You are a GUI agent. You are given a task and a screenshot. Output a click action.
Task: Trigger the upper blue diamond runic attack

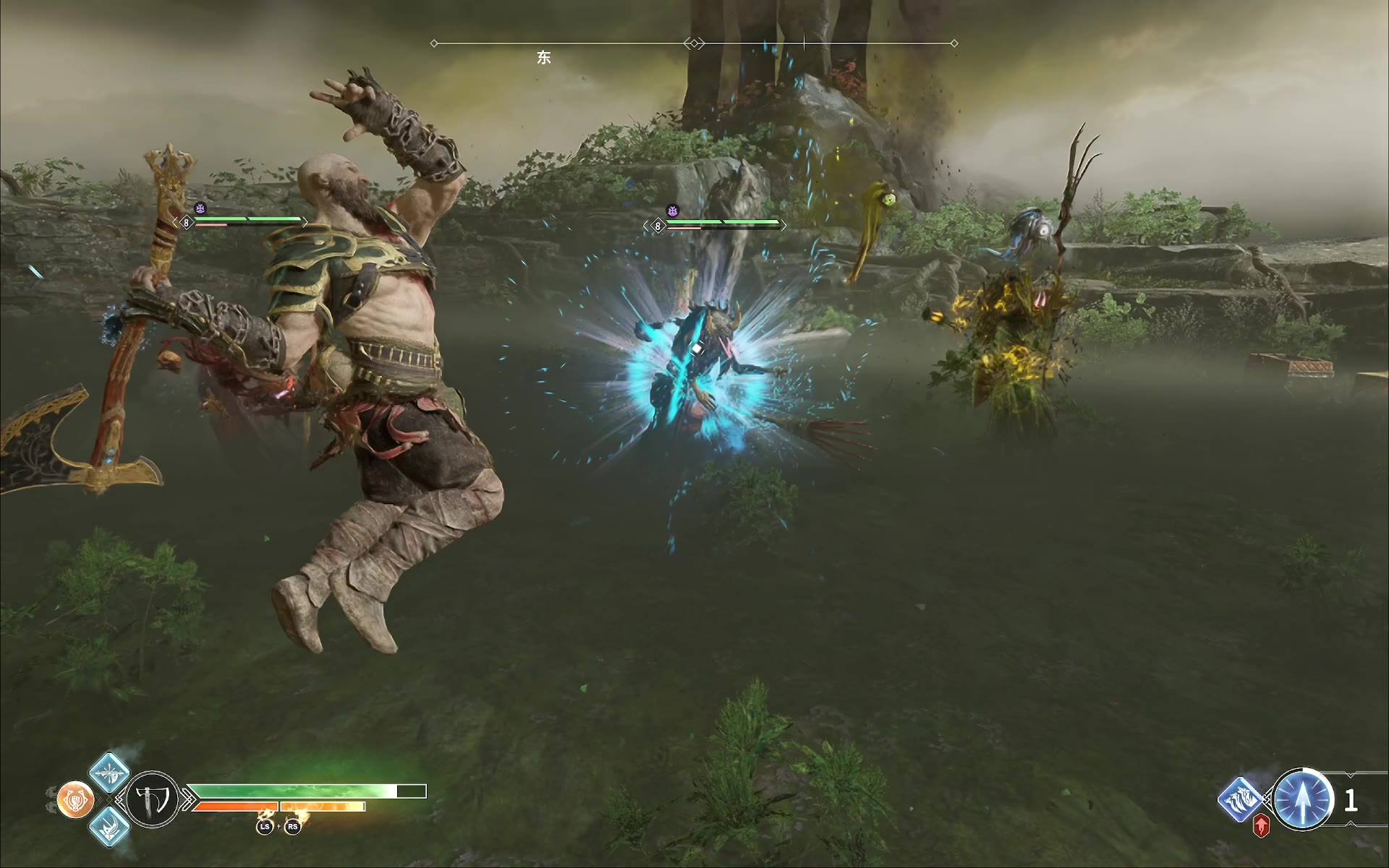[109, 773]
